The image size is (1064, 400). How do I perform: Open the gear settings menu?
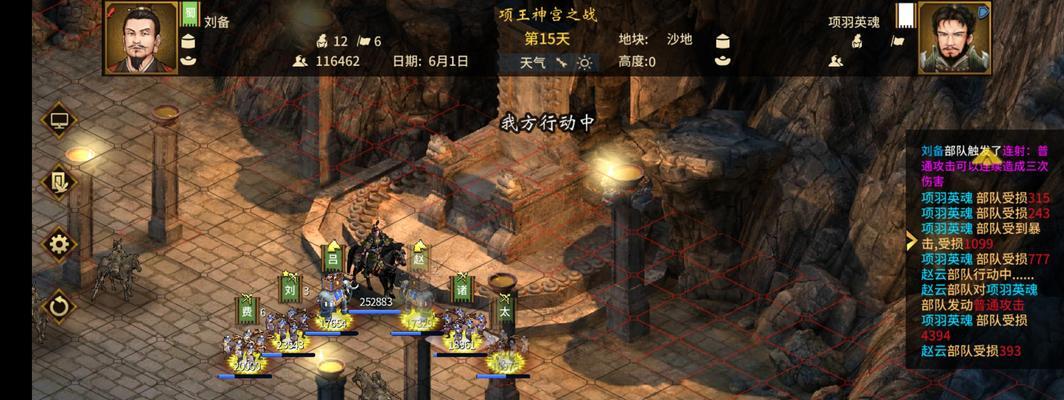[x=58, y=243]
